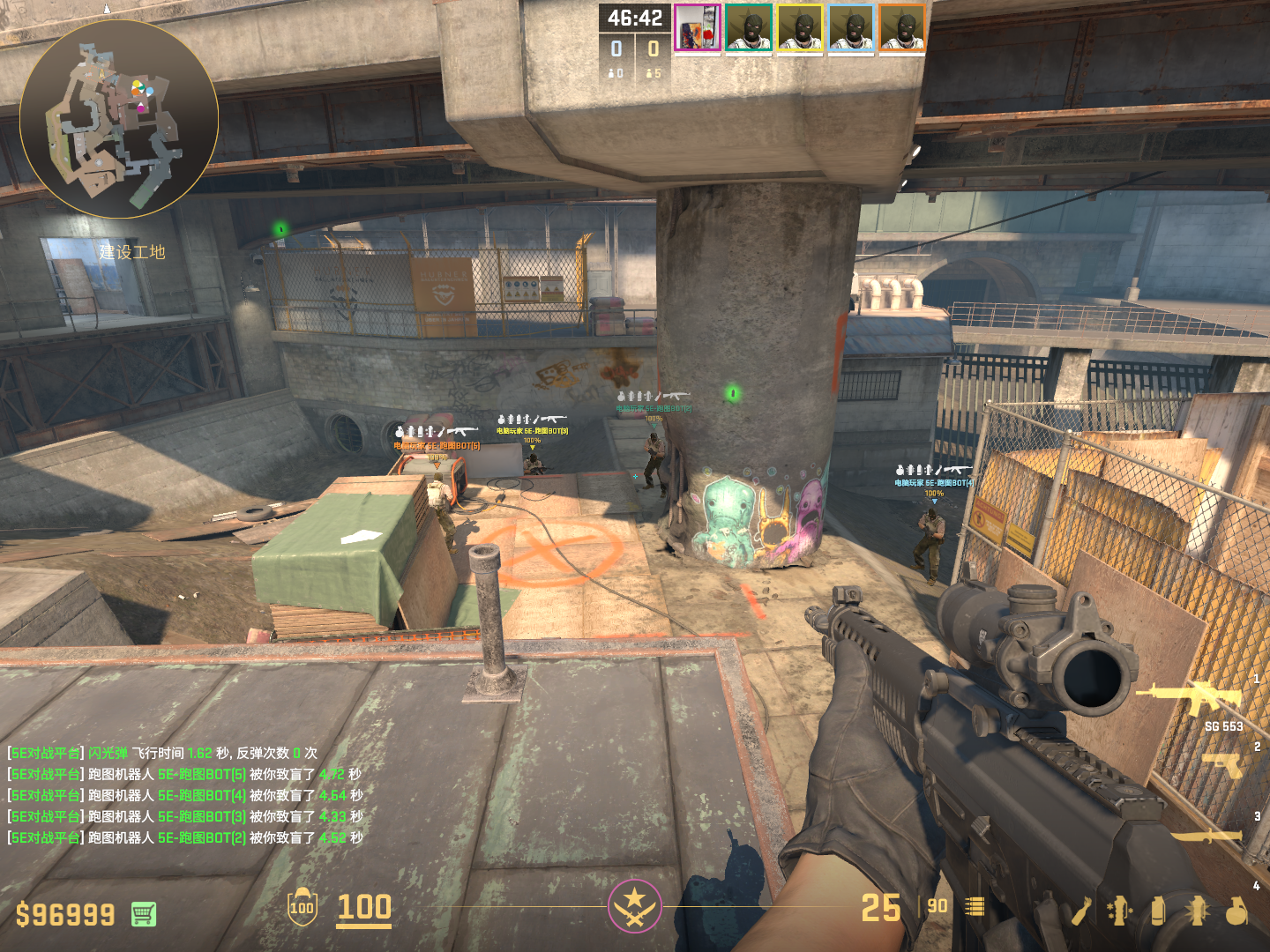Click the magenta-bordered player avatar
1270x952 pixels.
(x=698, y=28)
